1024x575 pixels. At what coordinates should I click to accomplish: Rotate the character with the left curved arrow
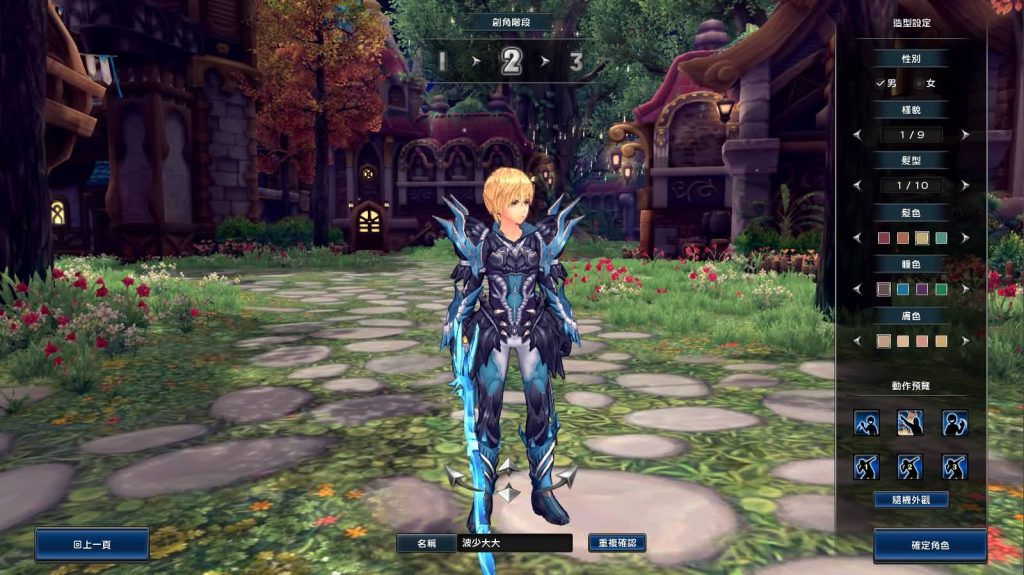point(464,479)
